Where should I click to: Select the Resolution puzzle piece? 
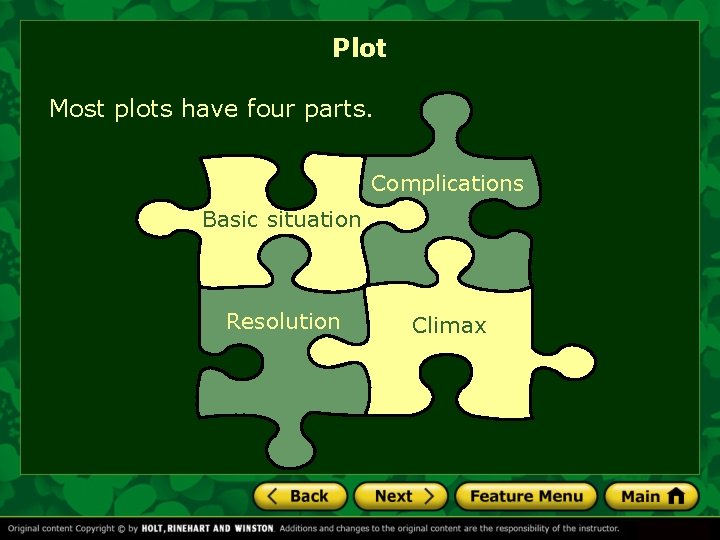283,322
